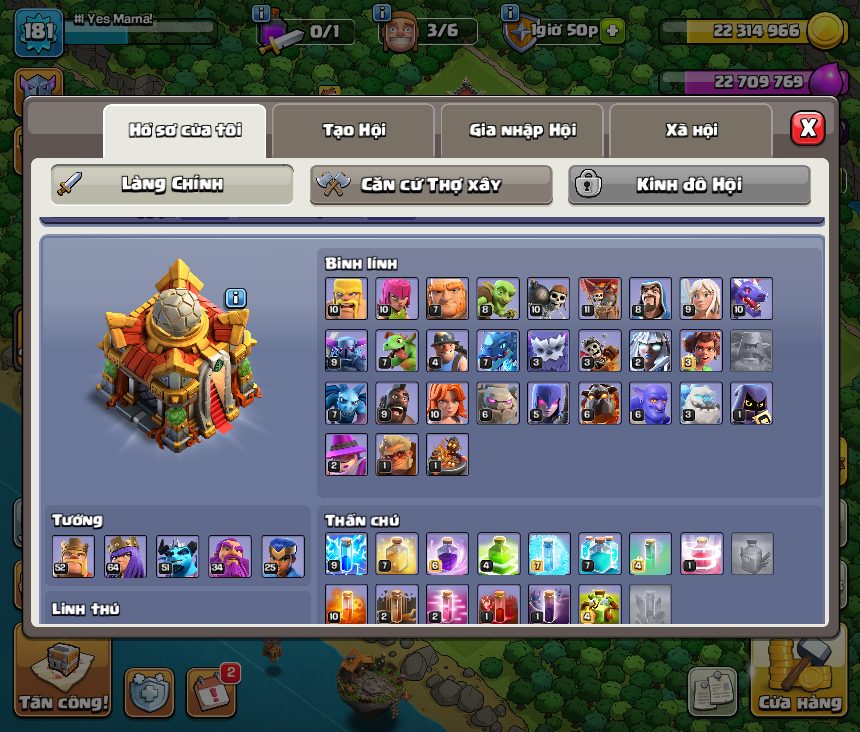The image size is (860, 732).
Task: Choose the Làng Chính profile view
Action: [172, 185]
